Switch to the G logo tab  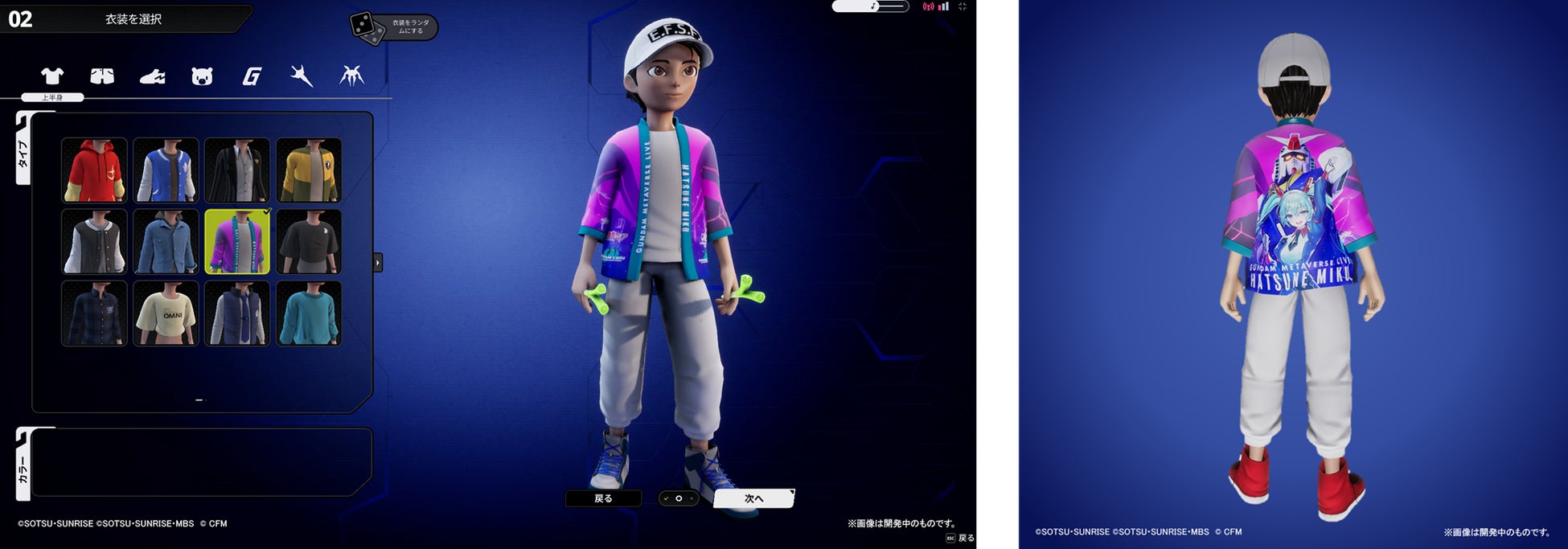252,76
